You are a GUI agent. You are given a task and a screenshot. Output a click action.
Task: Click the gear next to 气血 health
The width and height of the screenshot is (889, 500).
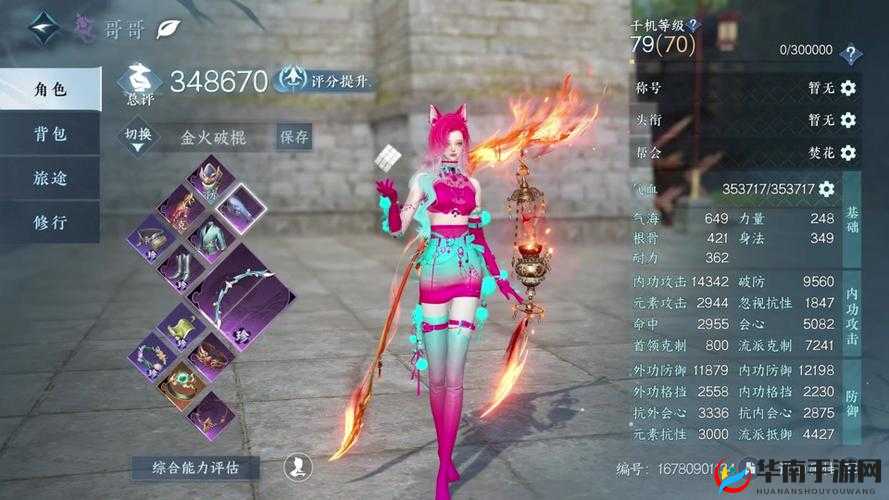(826, 189)
